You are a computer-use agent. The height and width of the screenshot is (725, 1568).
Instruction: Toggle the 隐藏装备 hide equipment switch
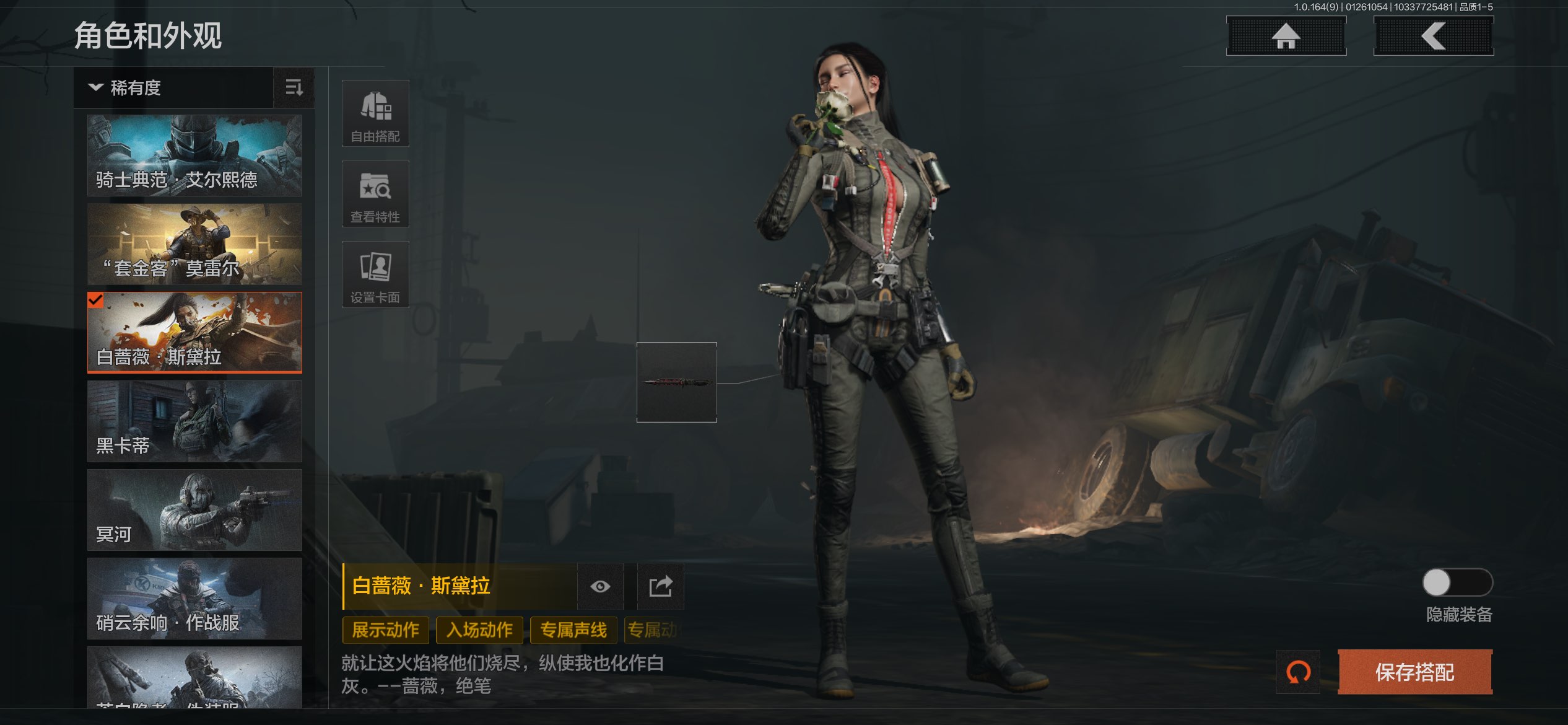pyautogui.click(x=1457, y=582)
